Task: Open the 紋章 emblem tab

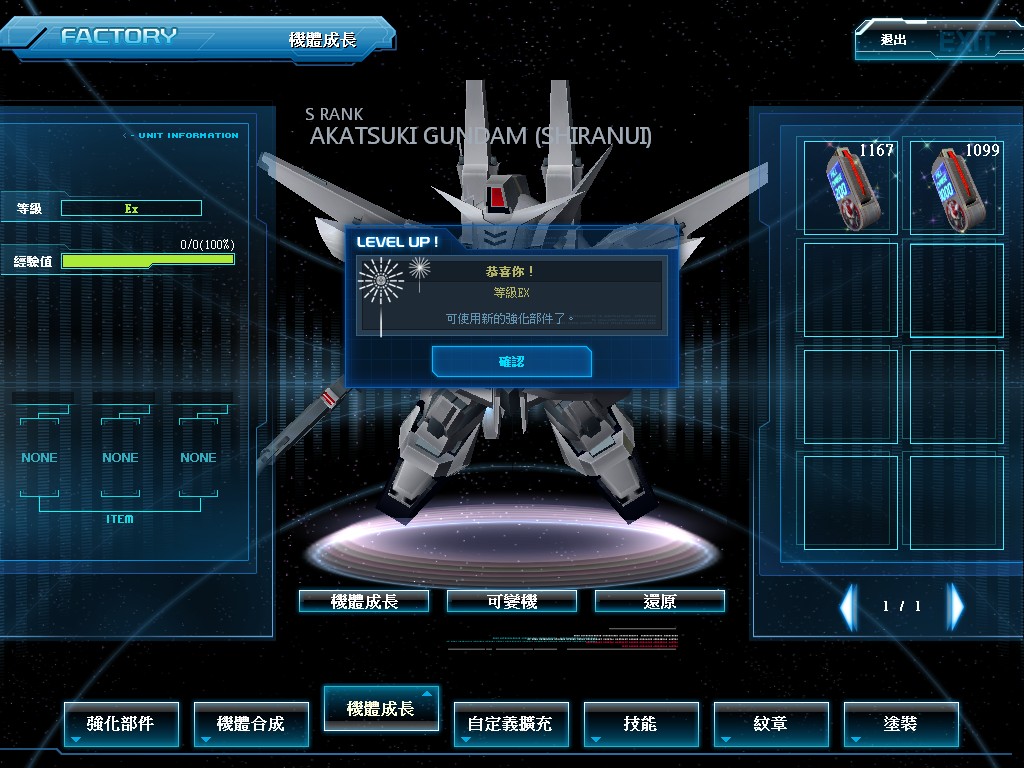Action: pos(771,724)
